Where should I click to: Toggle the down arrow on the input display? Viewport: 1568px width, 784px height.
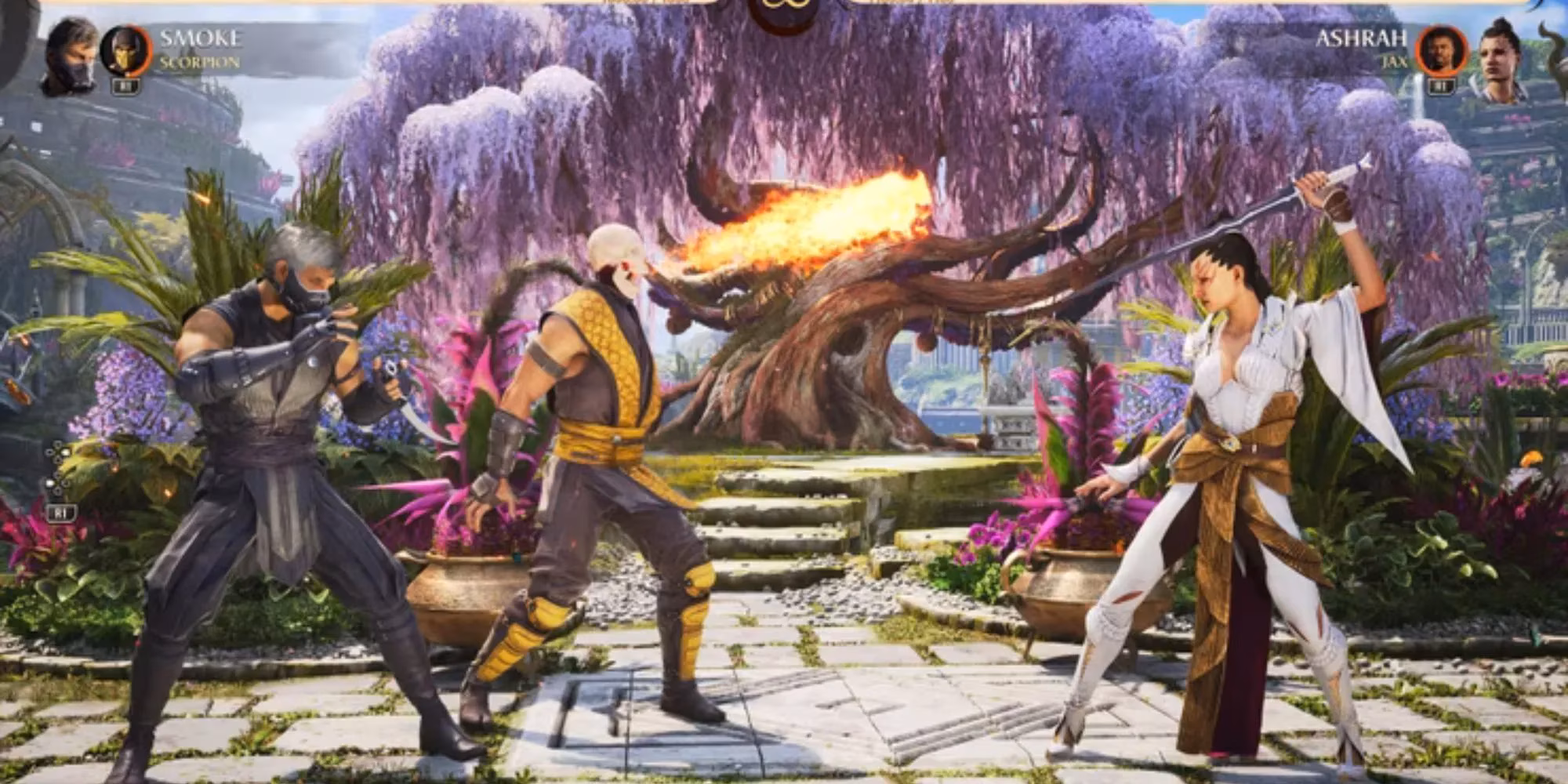tap(57, 491)
